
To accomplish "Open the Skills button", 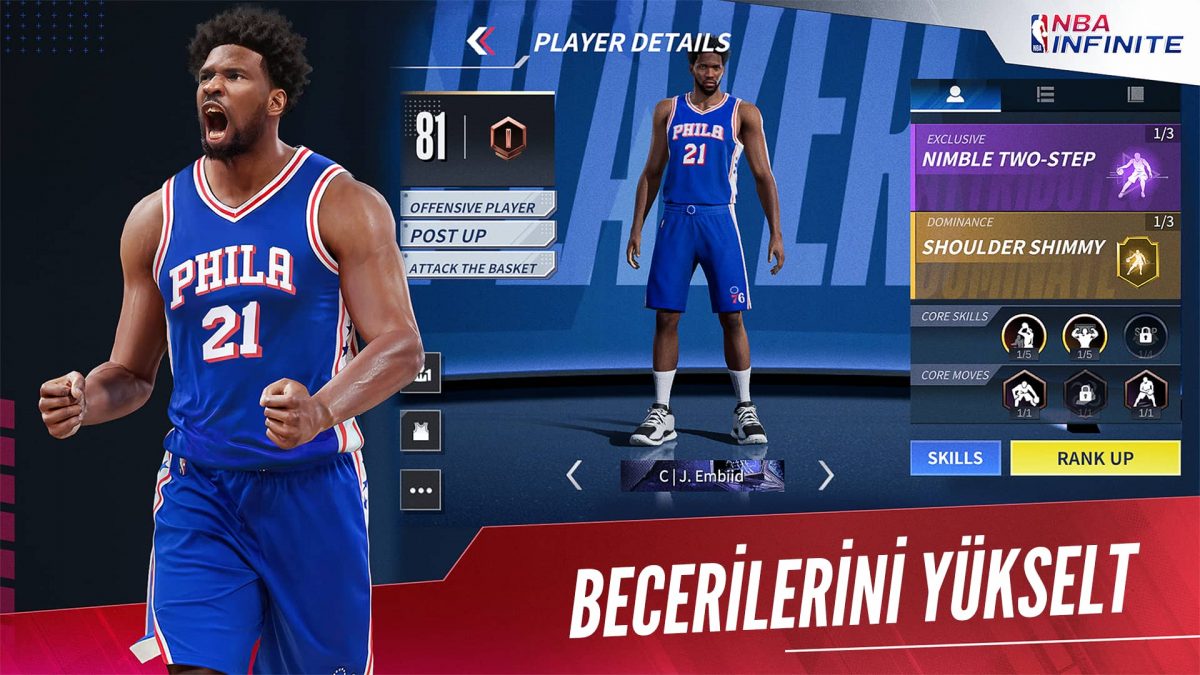I will pos(955,458).
